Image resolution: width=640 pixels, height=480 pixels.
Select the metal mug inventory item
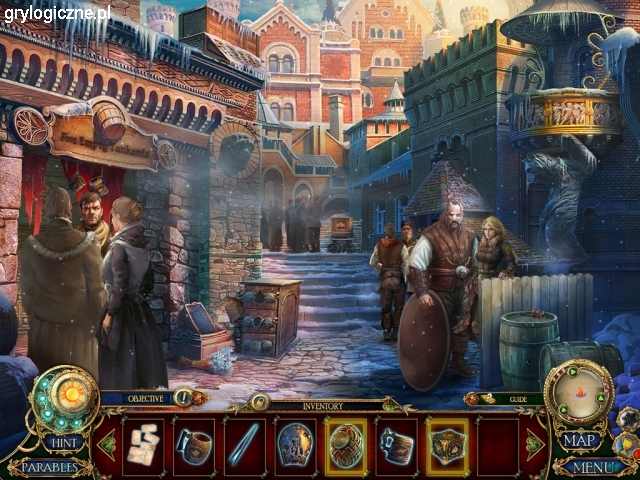click(x=194, y=445)
